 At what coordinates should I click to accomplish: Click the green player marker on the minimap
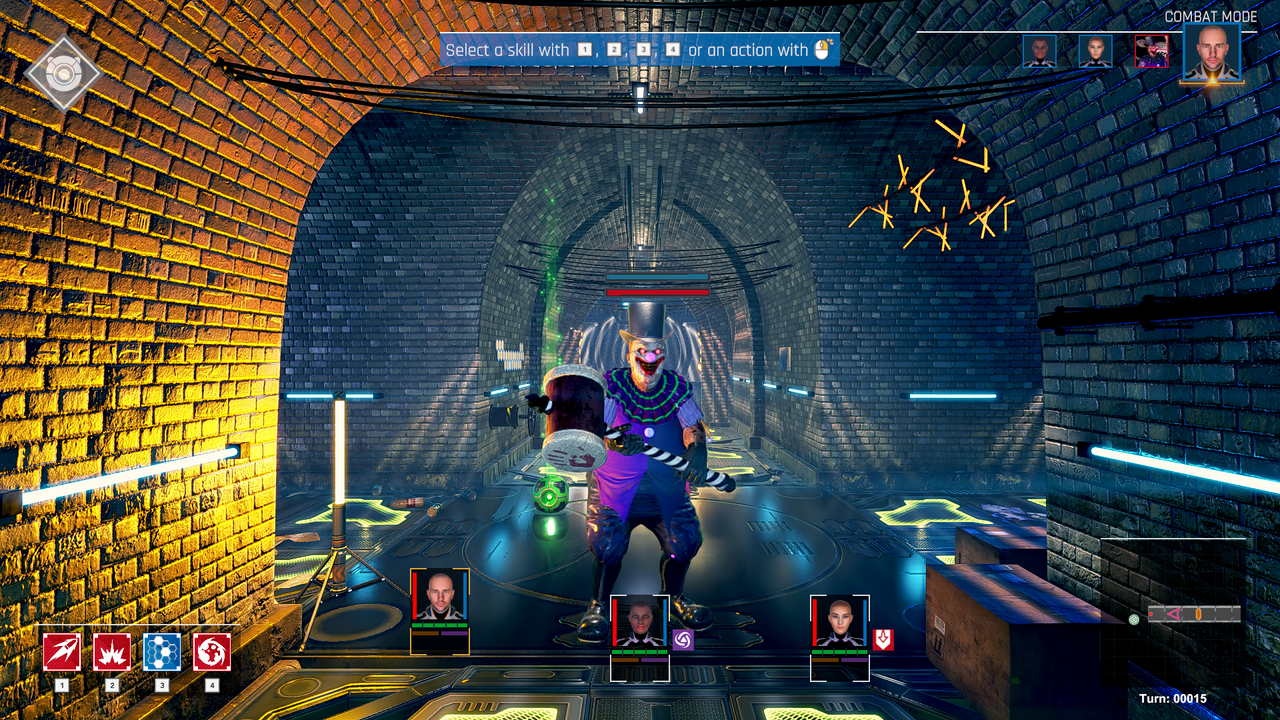[1133, 618]
